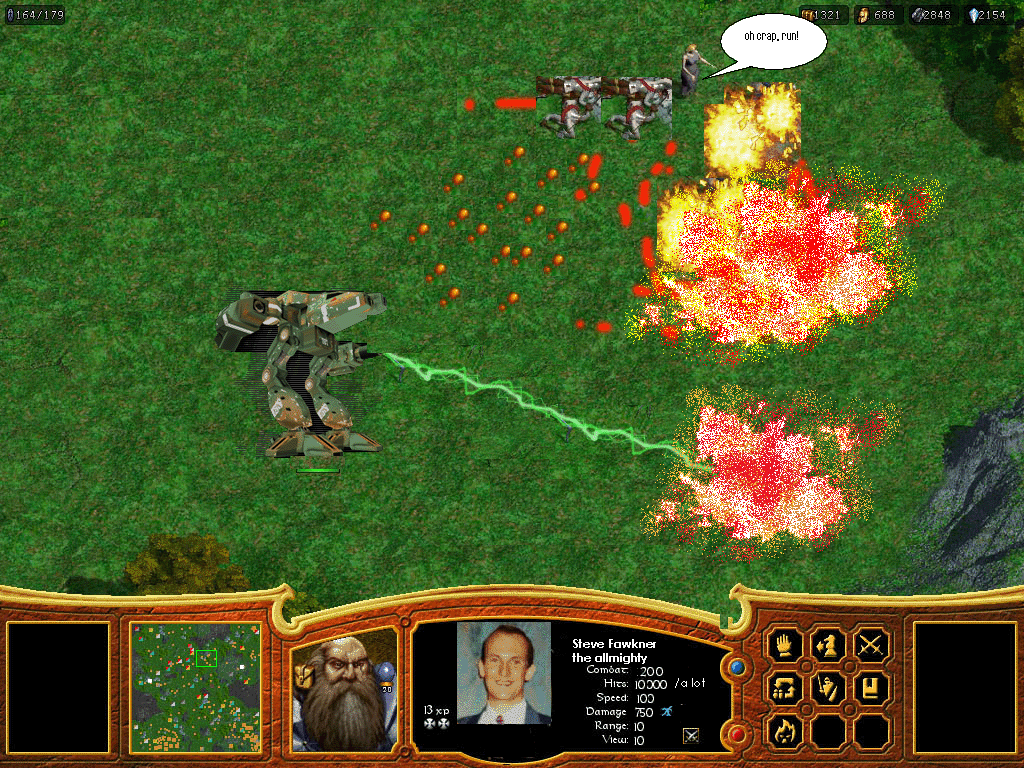This screenshot has height=768, width=1024.
Task: Click the red gem button
Action: [738, 736]
